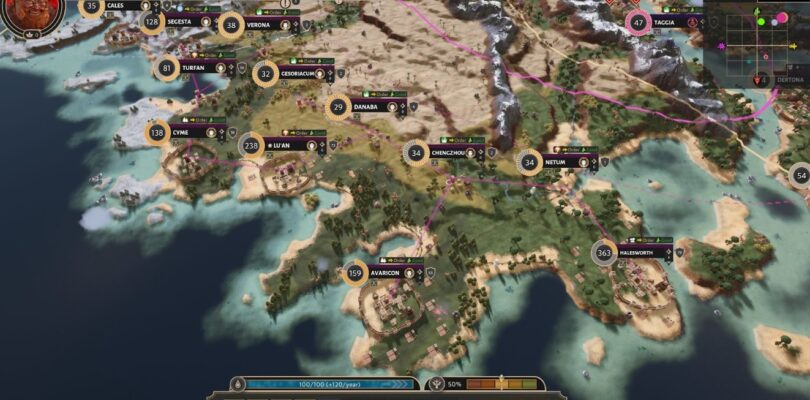The image size is (810, 400).
Task: Click the droplet icon beside the 100/100 bar
Action: [238, 384]
